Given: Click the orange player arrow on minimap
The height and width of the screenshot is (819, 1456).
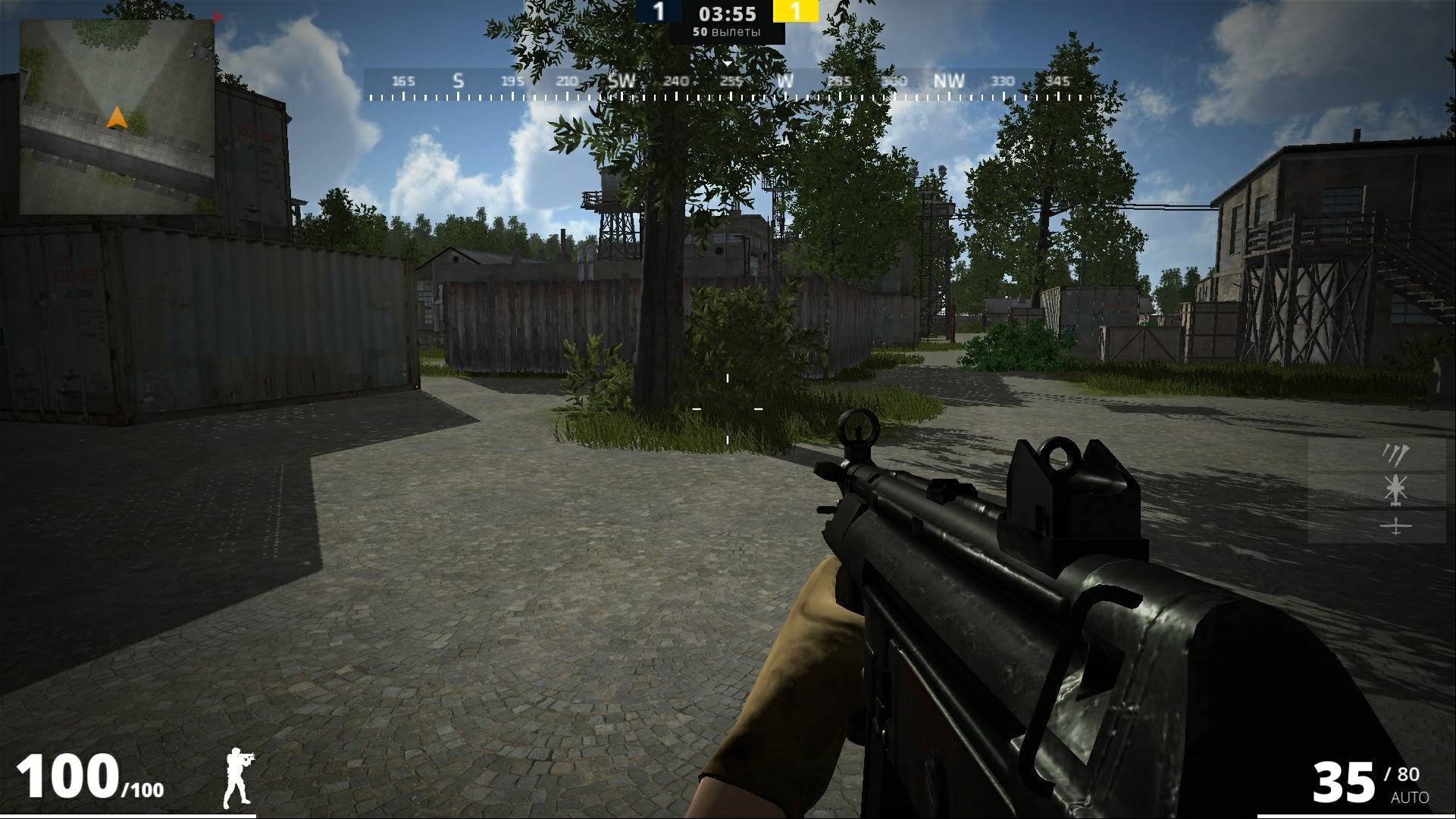Looking at the screenshot, I should [x=116, y=117].
